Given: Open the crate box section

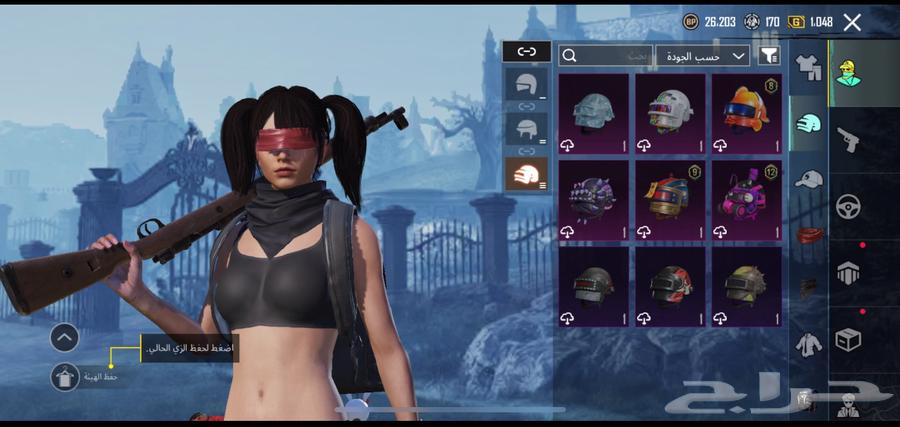Looking at the screenshot, I should click(849, 340).
